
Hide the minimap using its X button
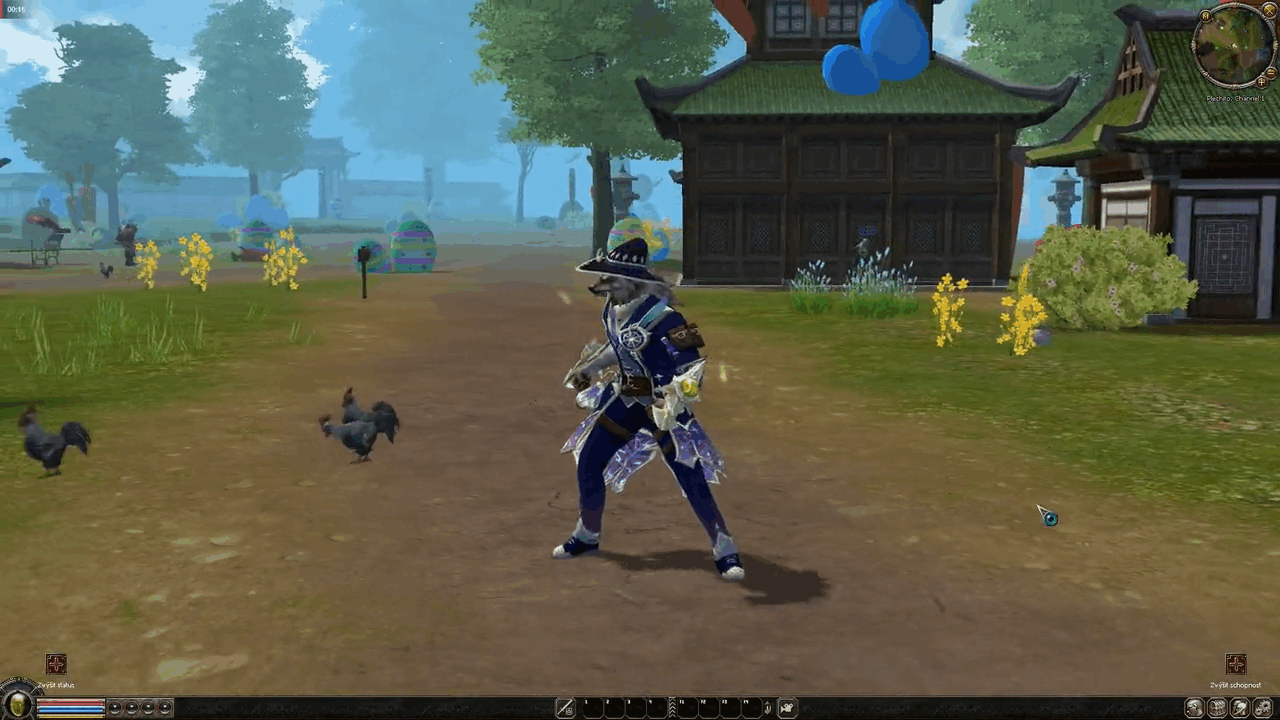(1269, 10)
